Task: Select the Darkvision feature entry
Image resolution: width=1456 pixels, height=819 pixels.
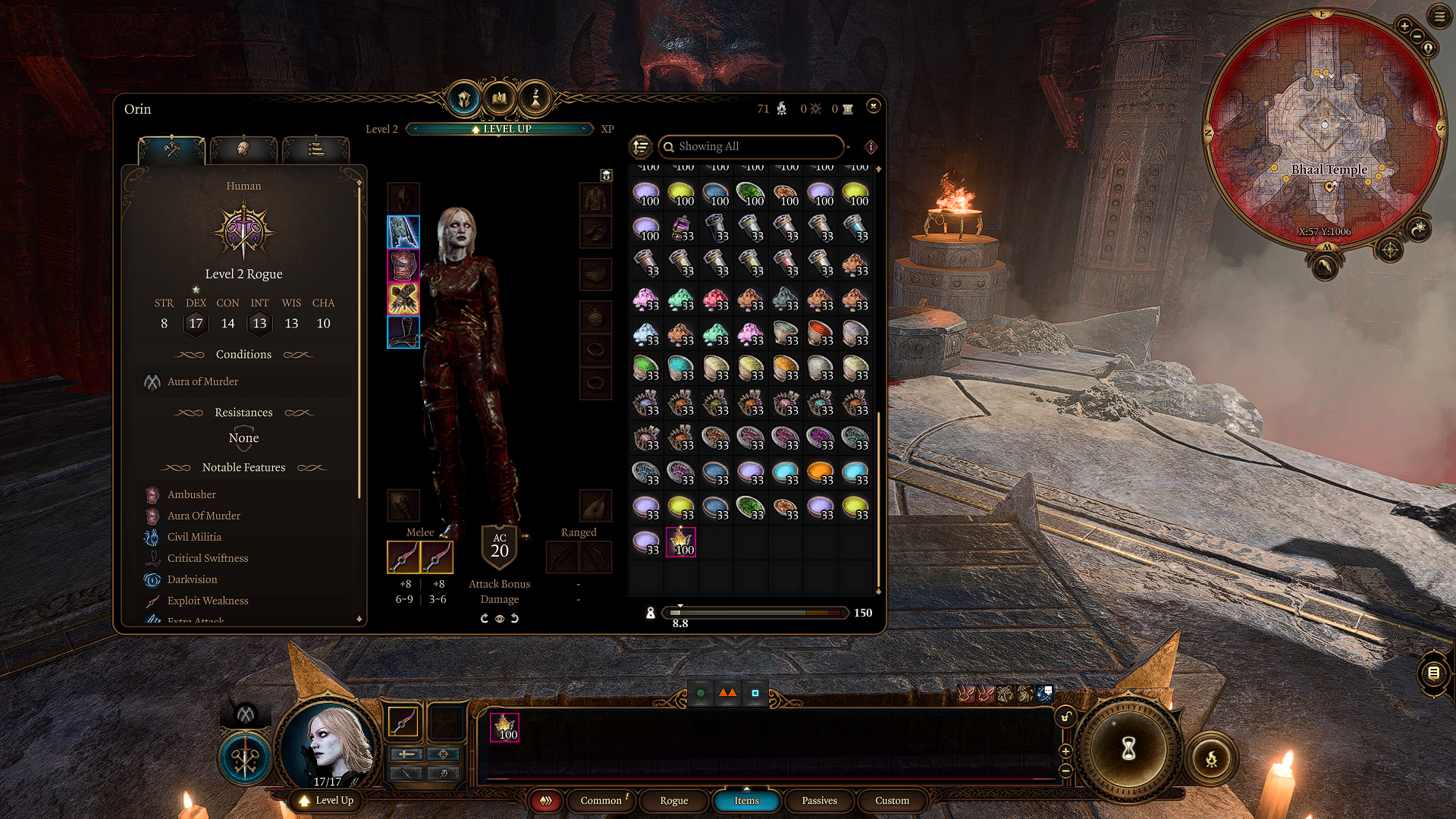Action: click(x=192, y=579)
